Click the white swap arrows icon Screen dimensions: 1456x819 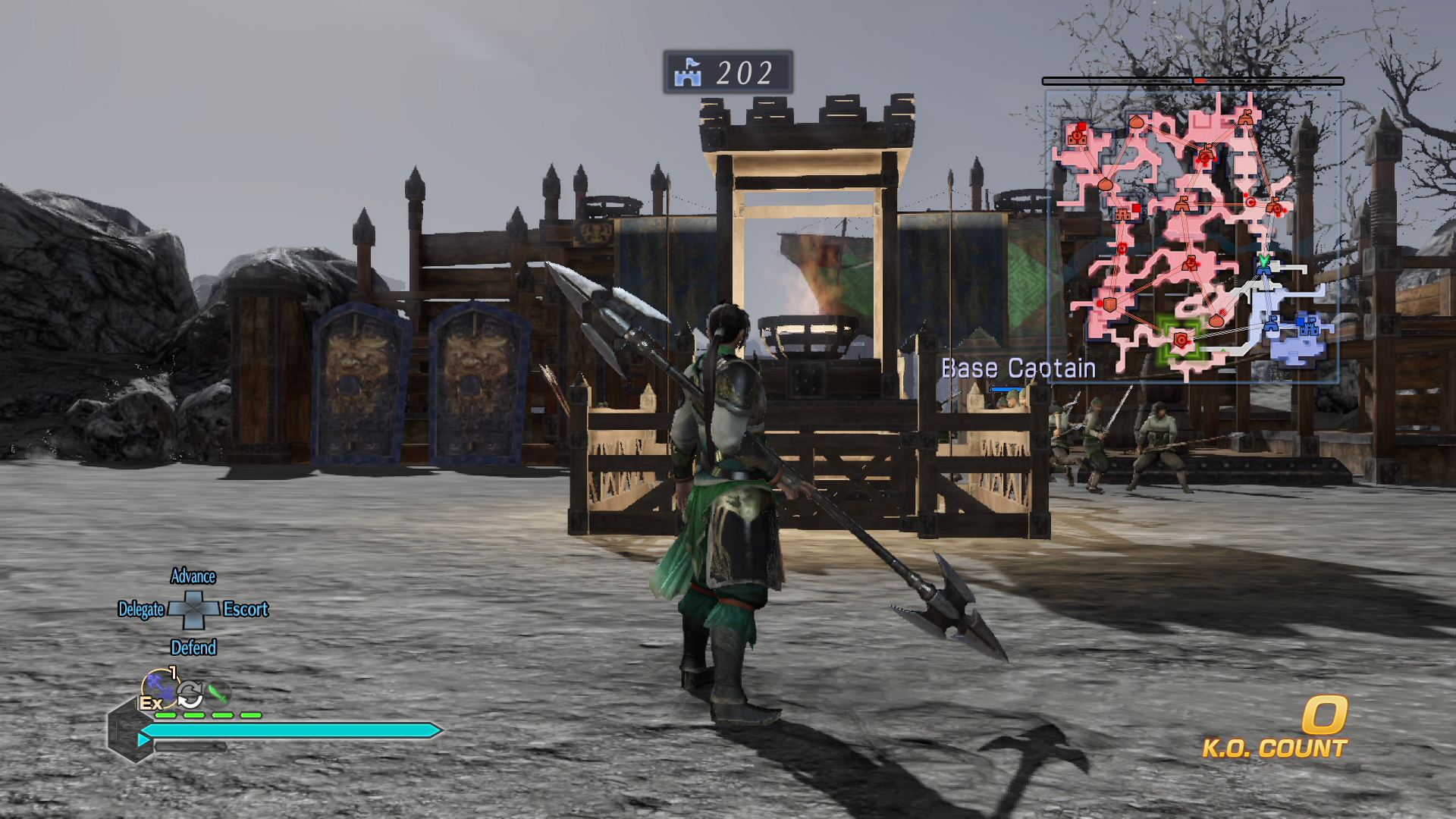click(x=190, y=693)
